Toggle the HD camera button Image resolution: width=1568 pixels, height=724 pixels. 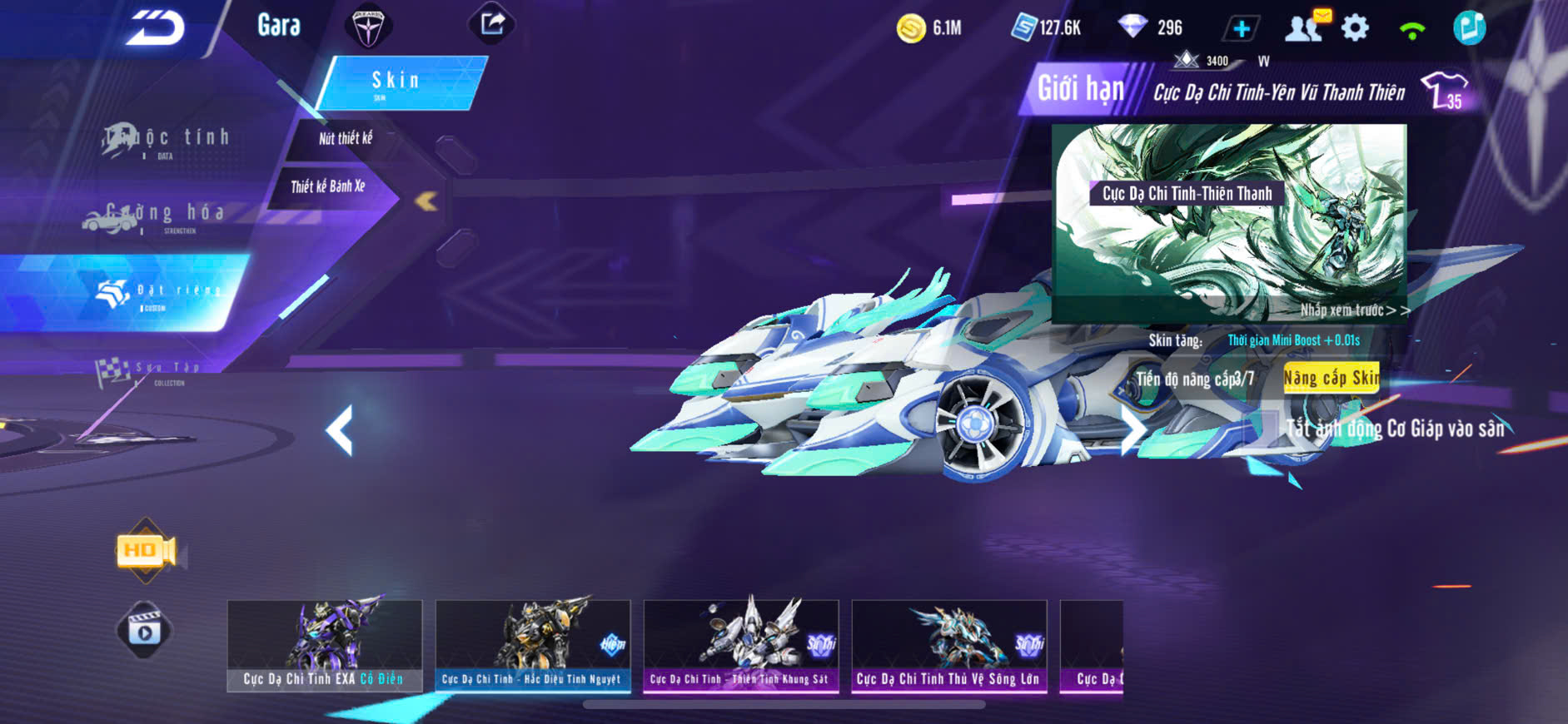pos(145,551)
